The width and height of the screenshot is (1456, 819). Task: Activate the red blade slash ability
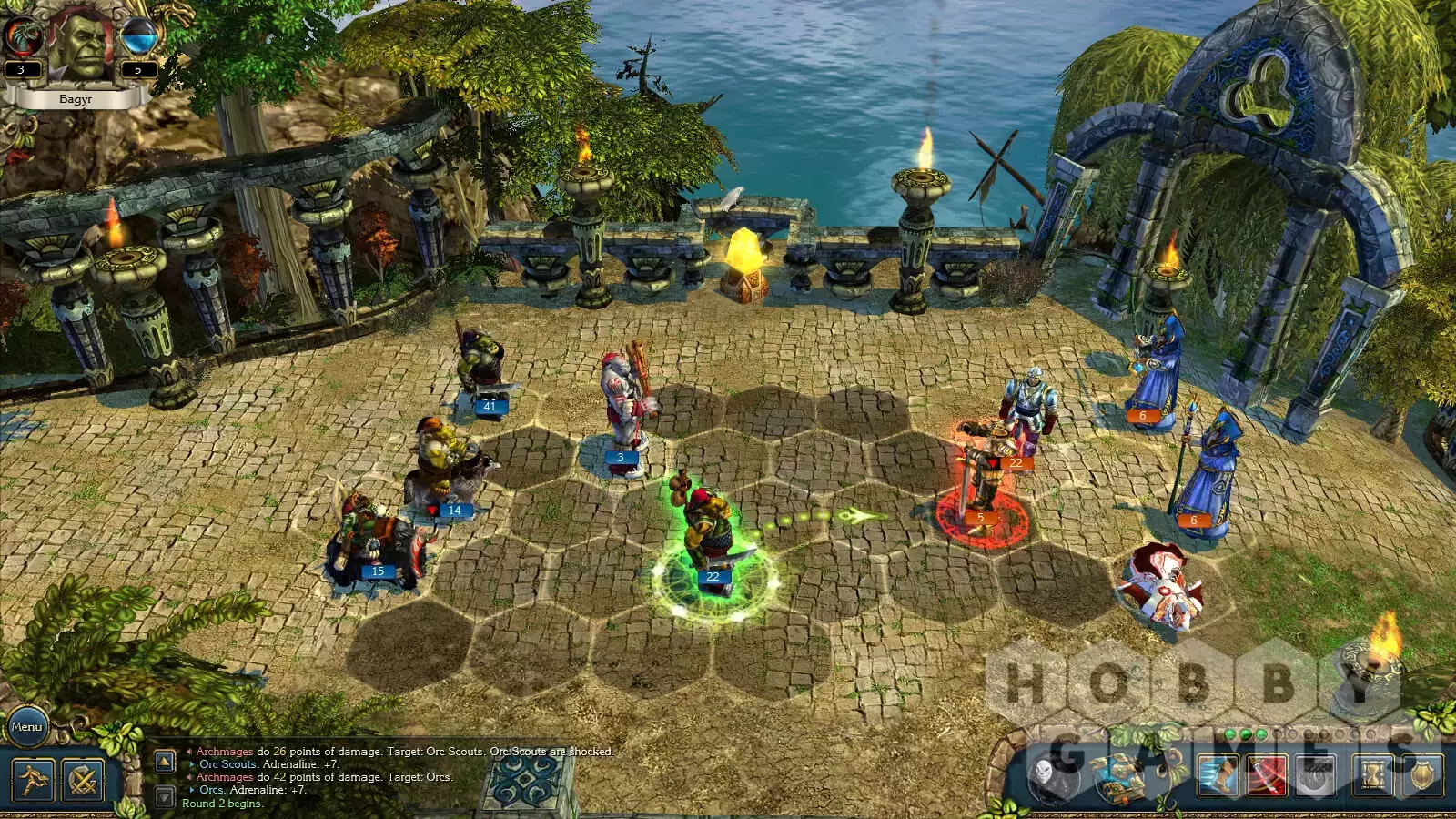1266,776
